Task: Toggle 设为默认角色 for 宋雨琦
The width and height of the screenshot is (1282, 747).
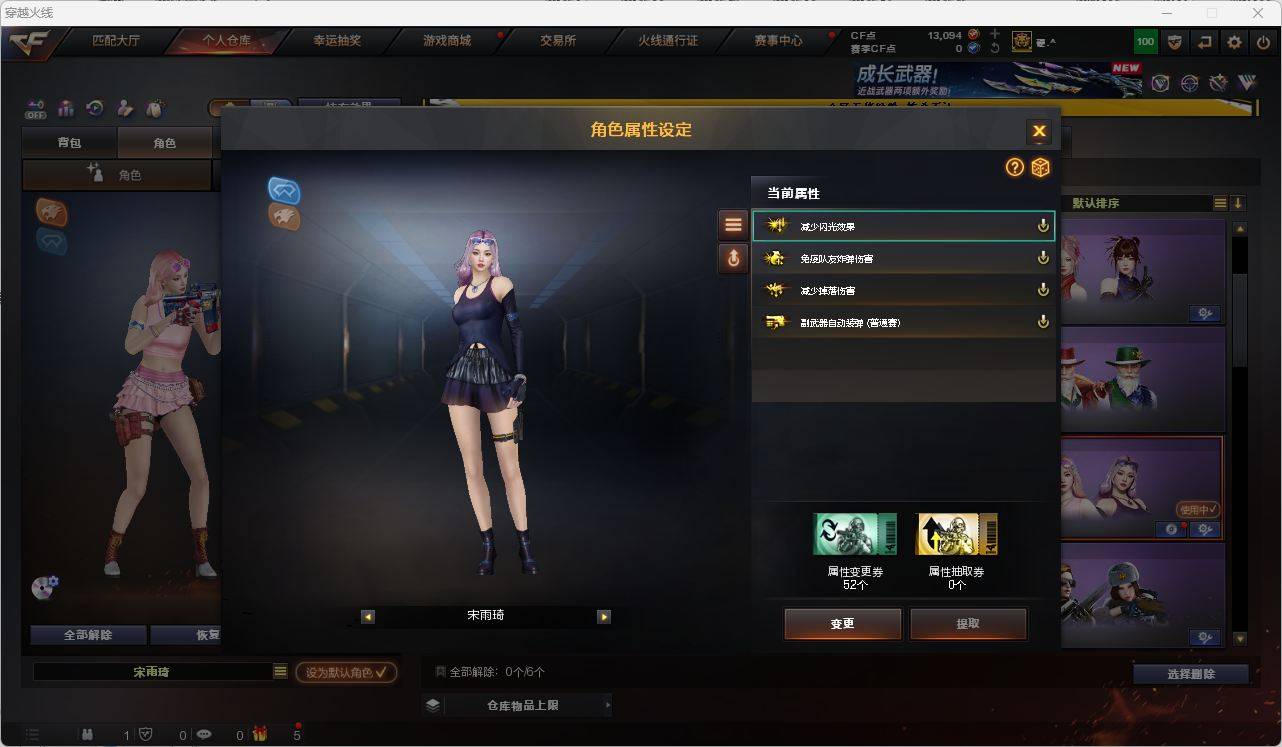Action: coord(345,672)
